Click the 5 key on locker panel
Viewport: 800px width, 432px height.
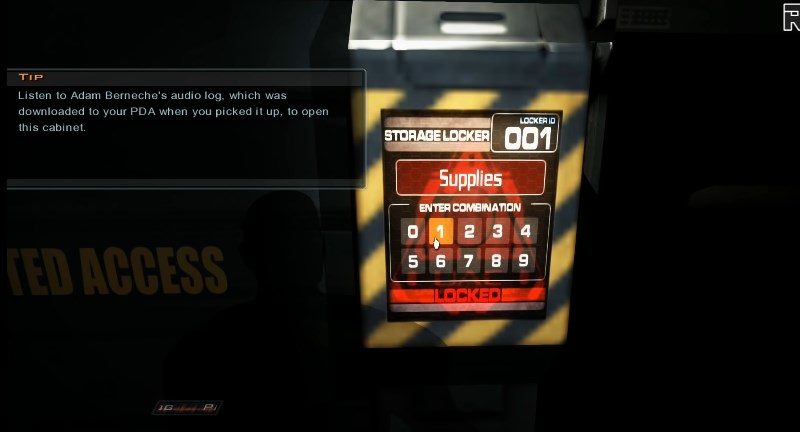[413, 261]
